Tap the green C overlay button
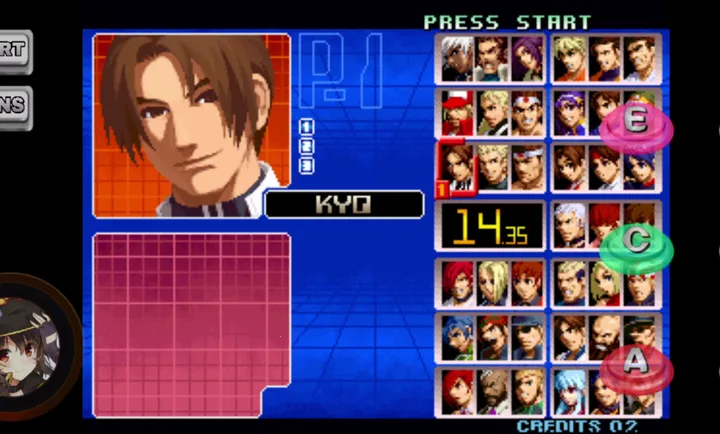Image resolution: width=720 pixels, height=434 pixels. click(x=635, y=244)
